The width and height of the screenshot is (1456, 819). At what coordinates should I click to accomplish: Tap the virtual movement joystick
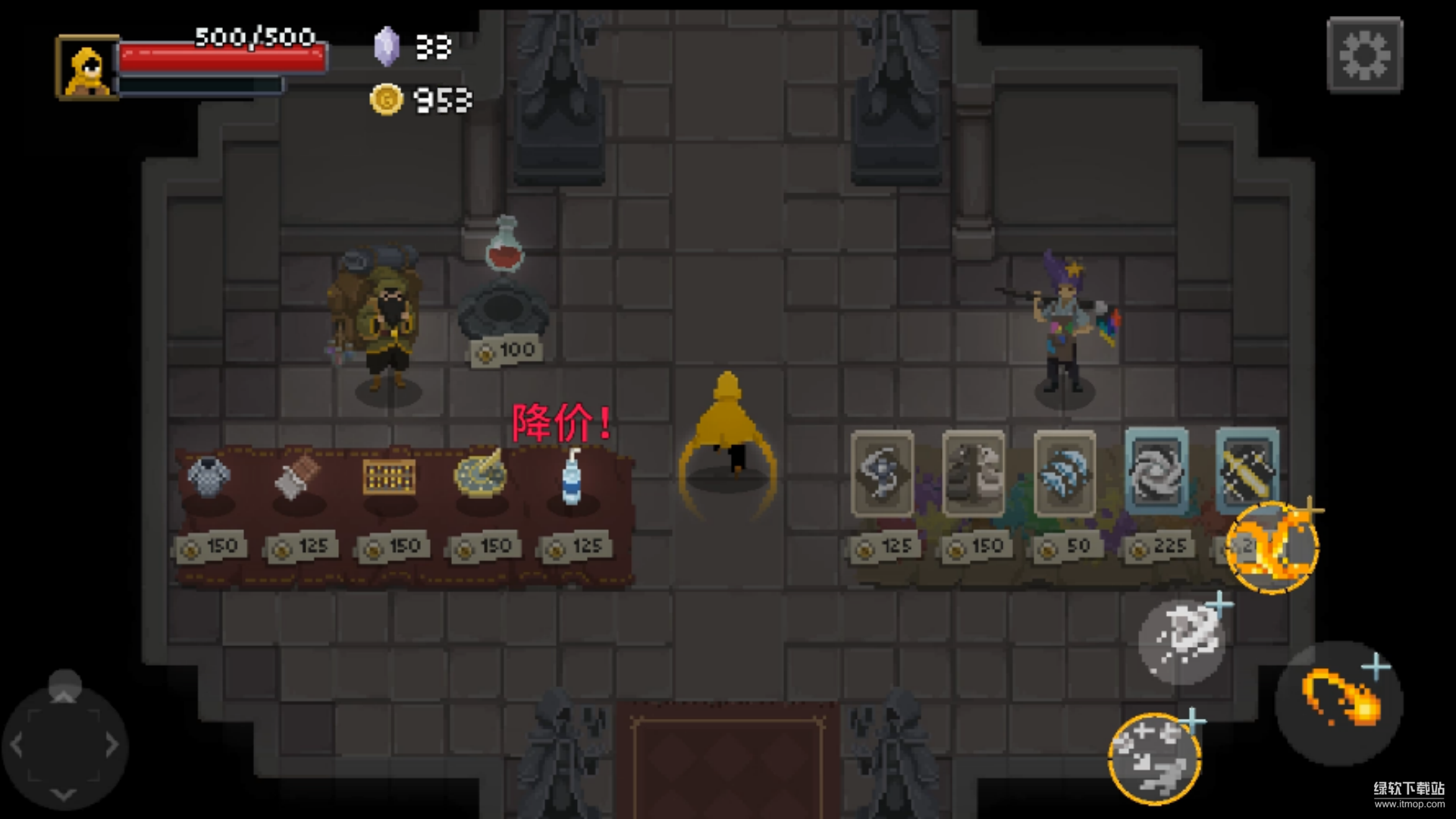pos(64,745)
